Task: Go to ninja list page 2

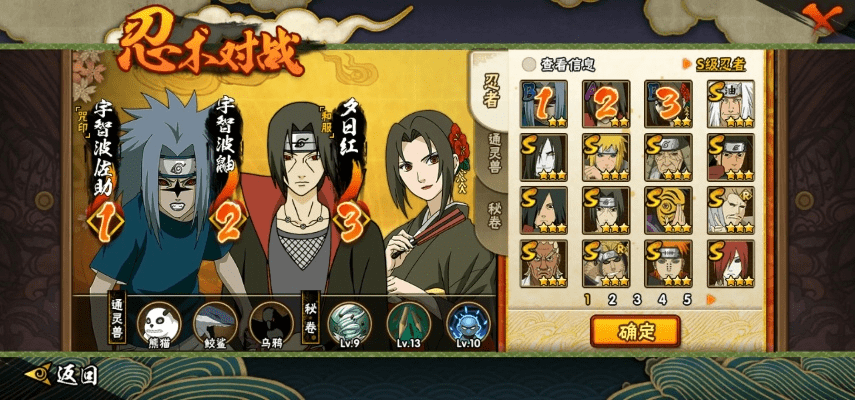Action: 612,298
